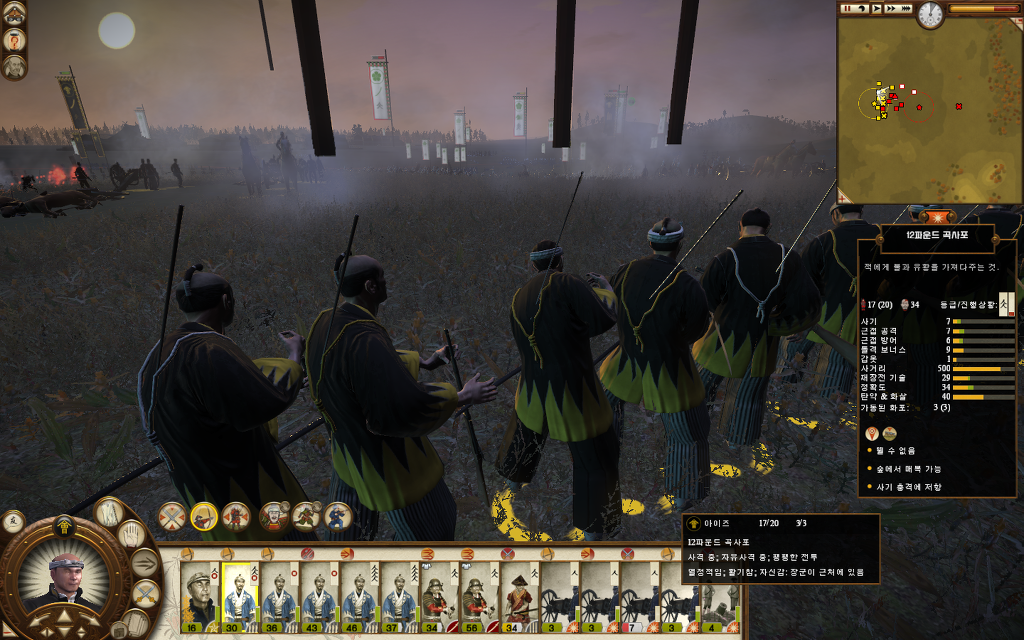Select the highlighted unit card with 30 men

point(239,597)
